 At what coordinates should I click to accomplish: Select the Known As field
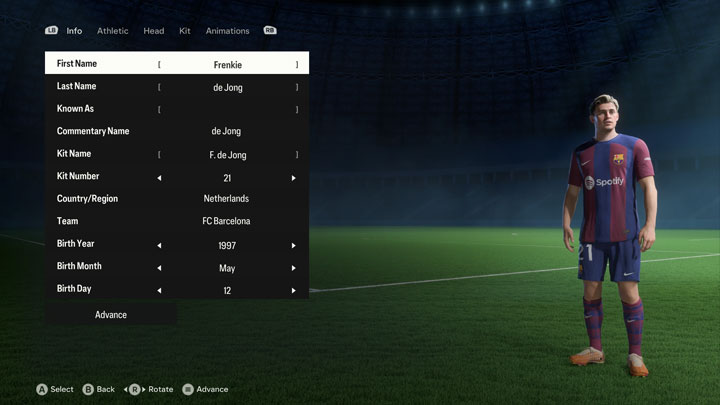tap(227, 109)
